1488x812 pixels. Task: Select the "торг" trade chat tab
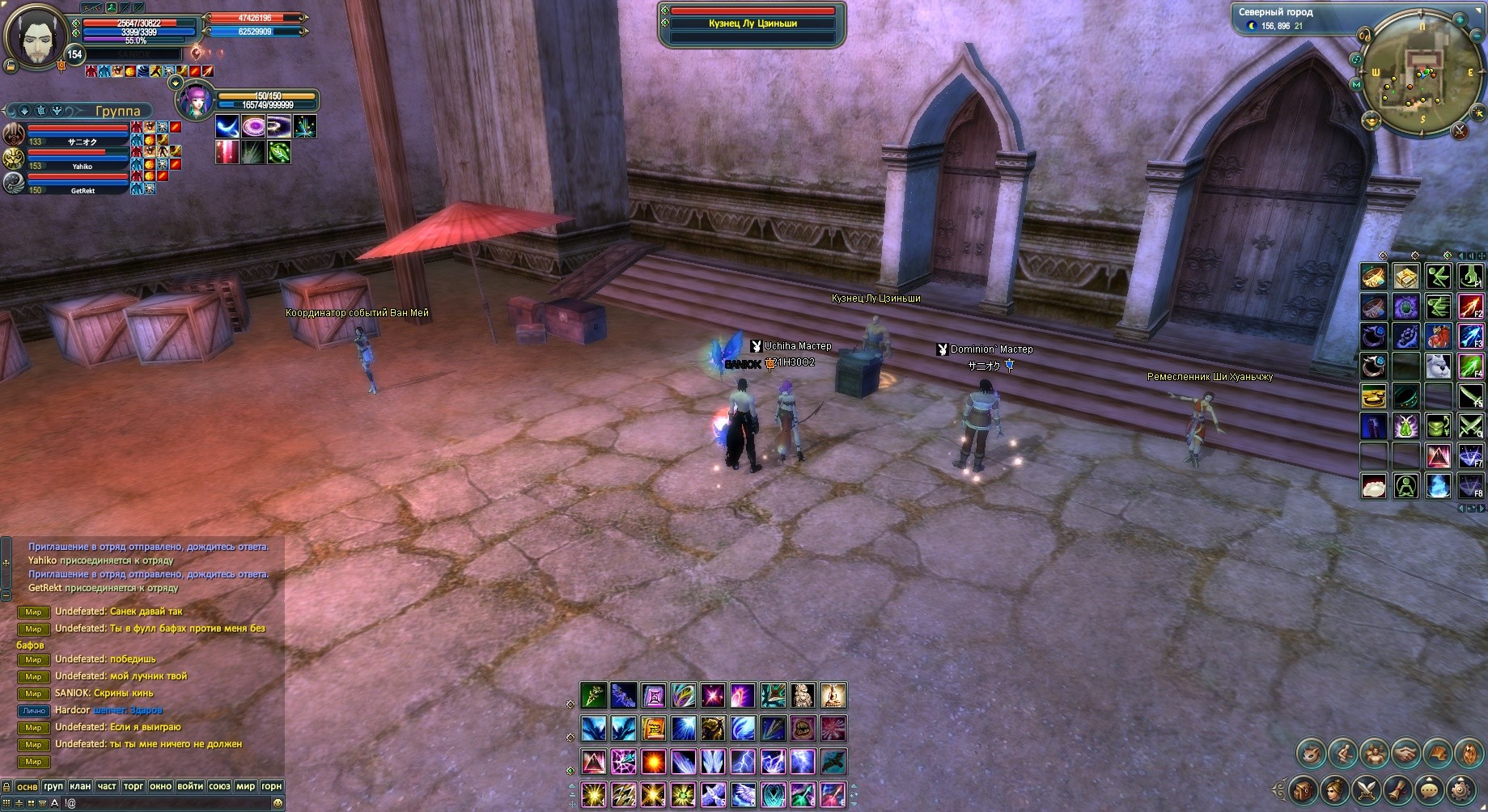tap(134, 786)
